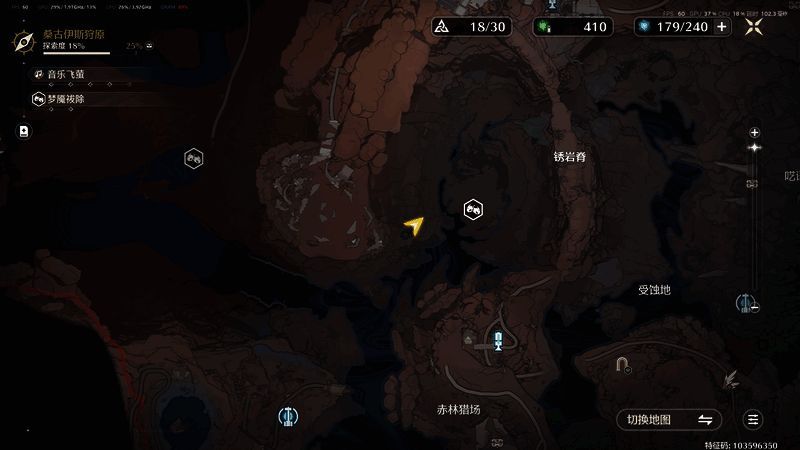Select the hexagon mask marker at far left

pyautogui.click(x=194, y=157)
